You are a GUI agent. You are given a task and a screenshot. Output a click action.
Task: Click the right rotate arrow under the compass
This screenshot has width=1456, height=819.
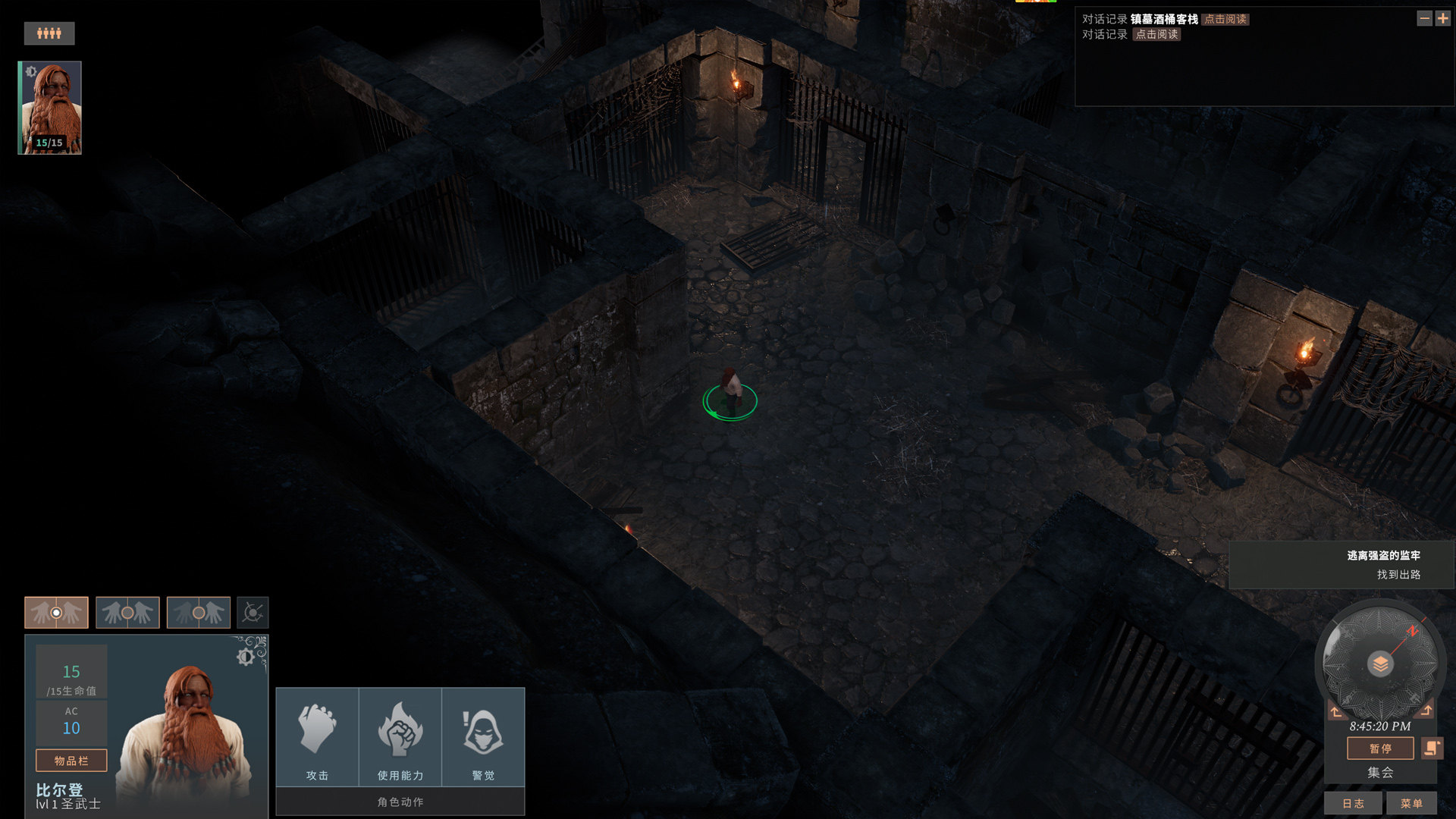point(1426,711)
